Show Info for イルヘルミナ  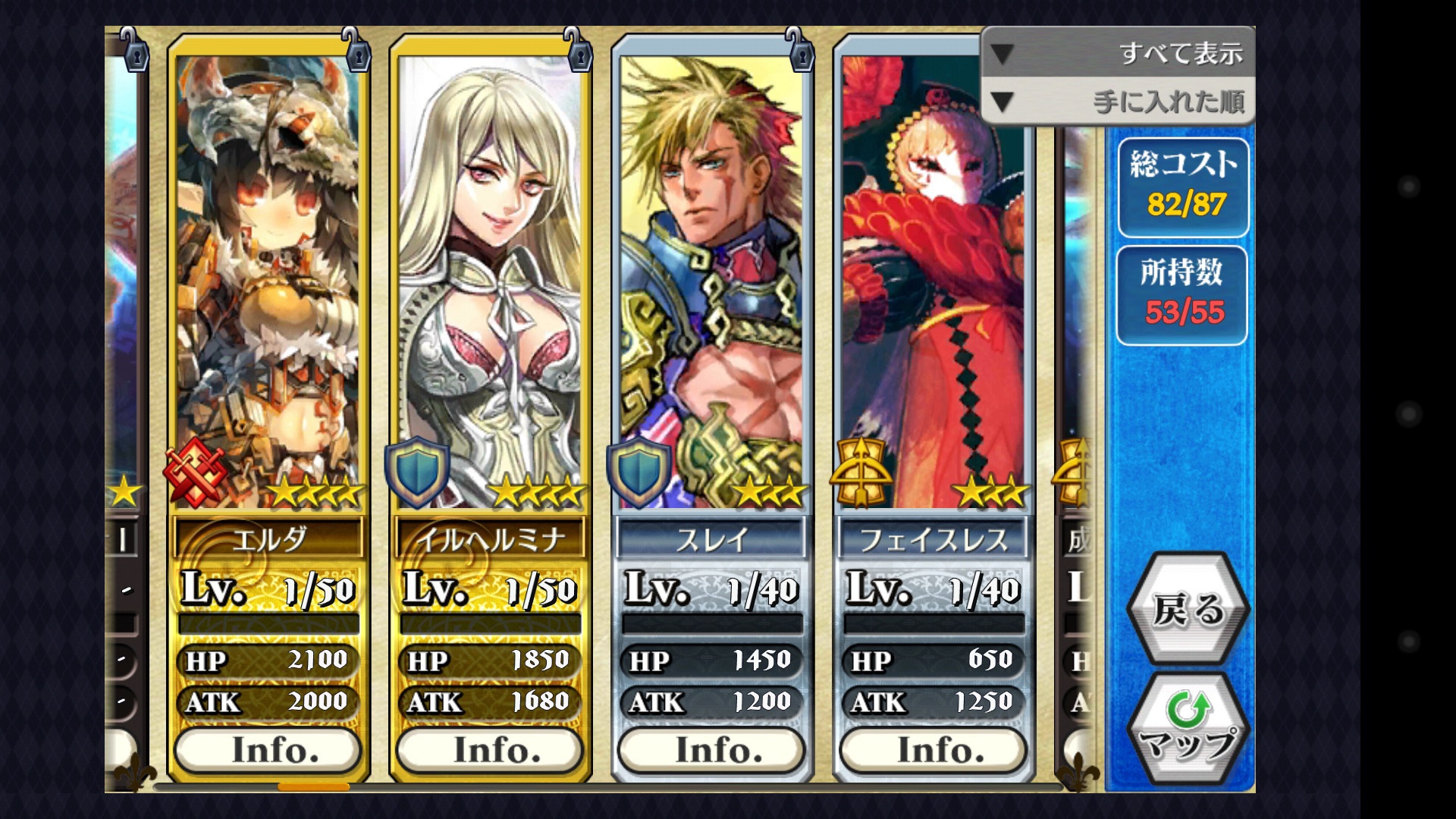(490, 750)
